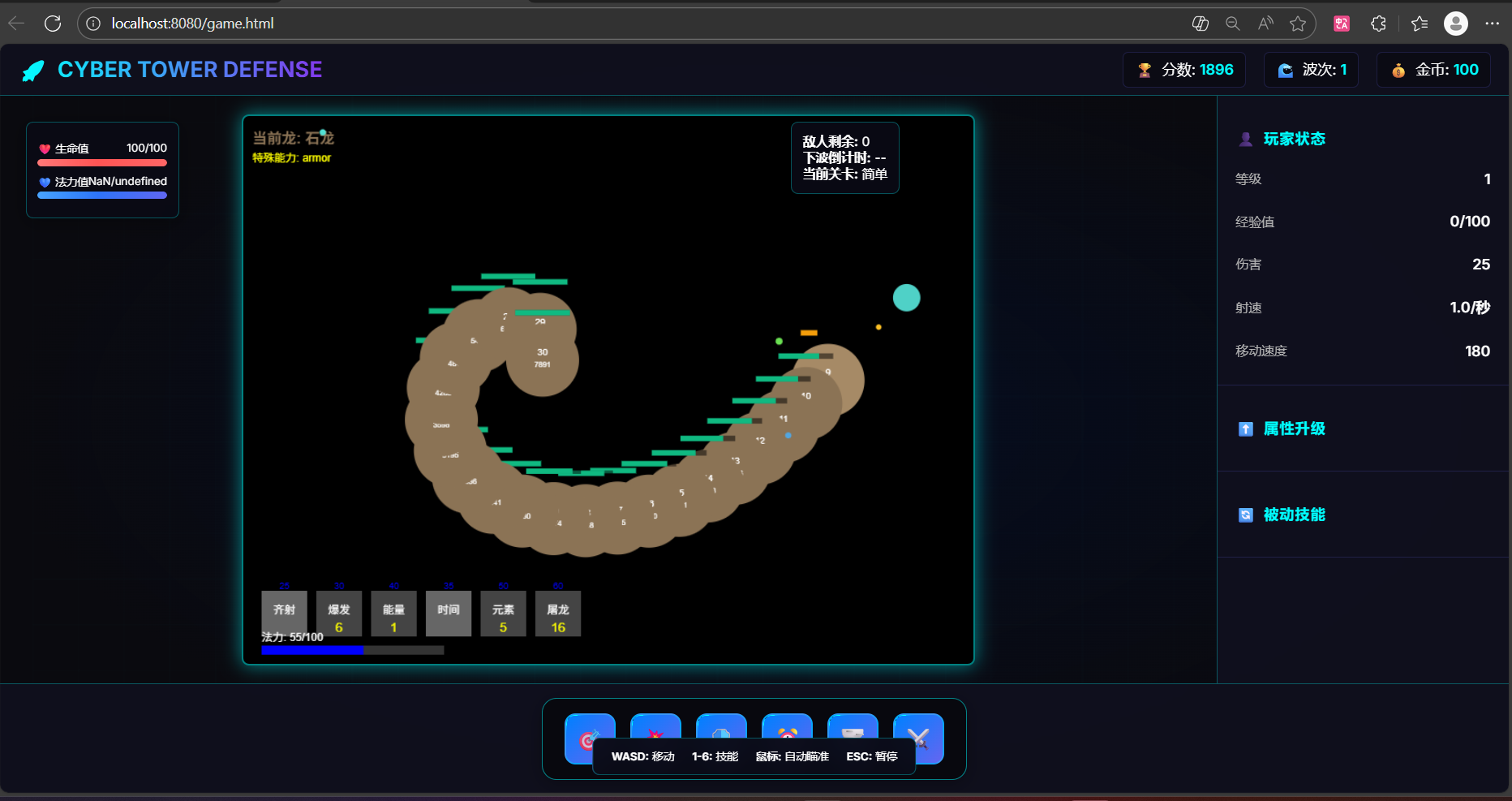Click the person icon on 玩家状态 panel

1246,139
